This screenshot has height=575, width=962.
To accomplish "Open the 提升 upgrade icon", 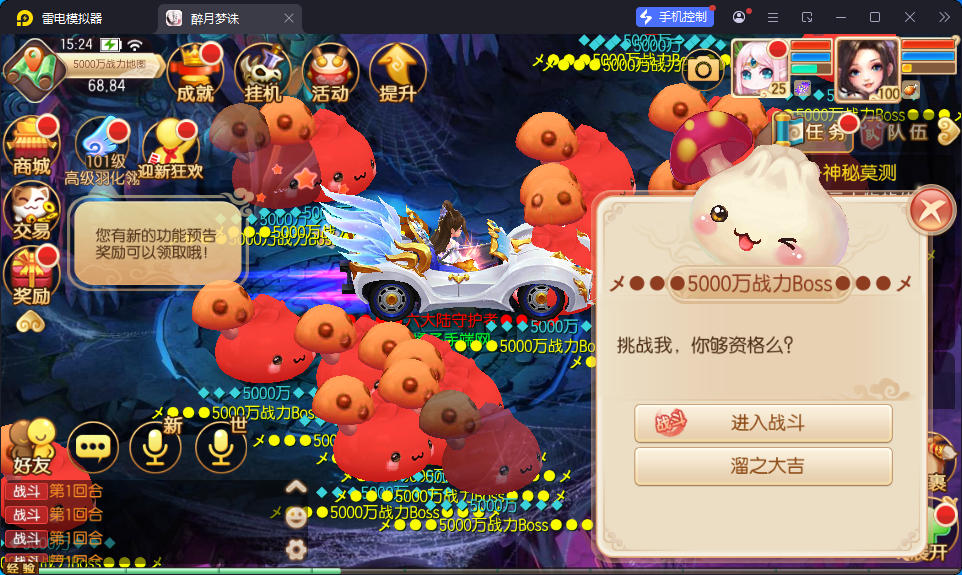I will coord(398,73).
